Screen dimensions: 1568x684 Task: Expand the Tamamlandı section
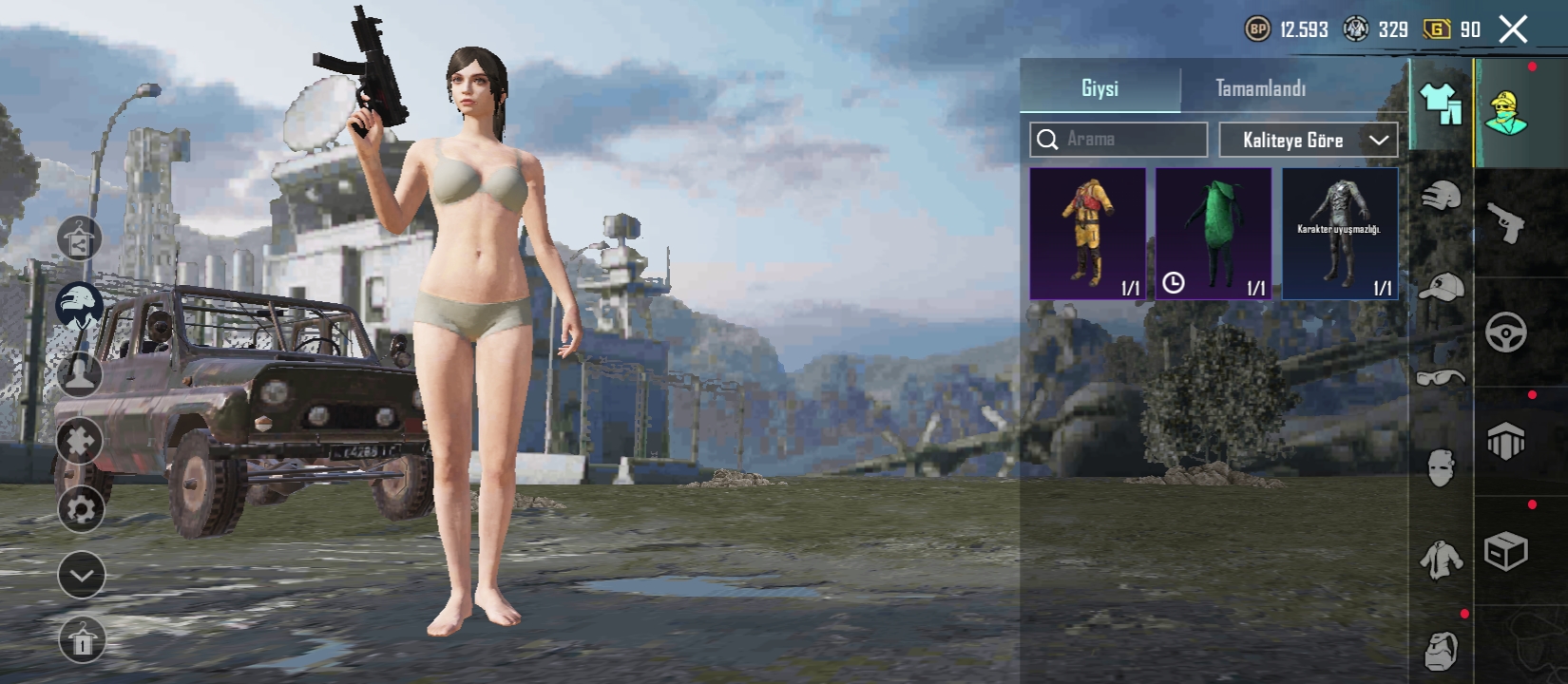1261,89
